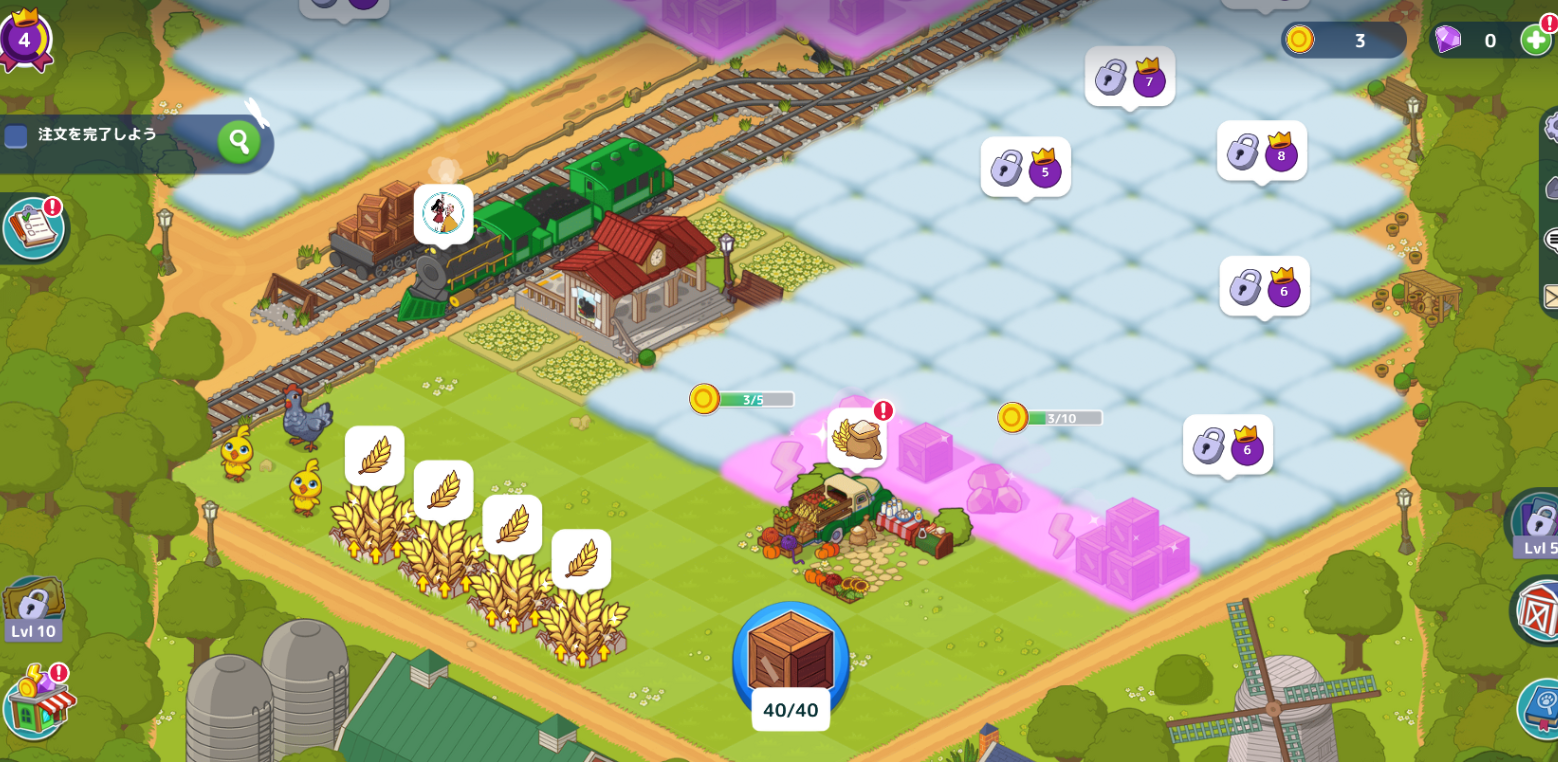This screenshot has height=762, width=1558.
Task: Select the locked land bubble requiring level 8
Action: [x=1261, y=151]
